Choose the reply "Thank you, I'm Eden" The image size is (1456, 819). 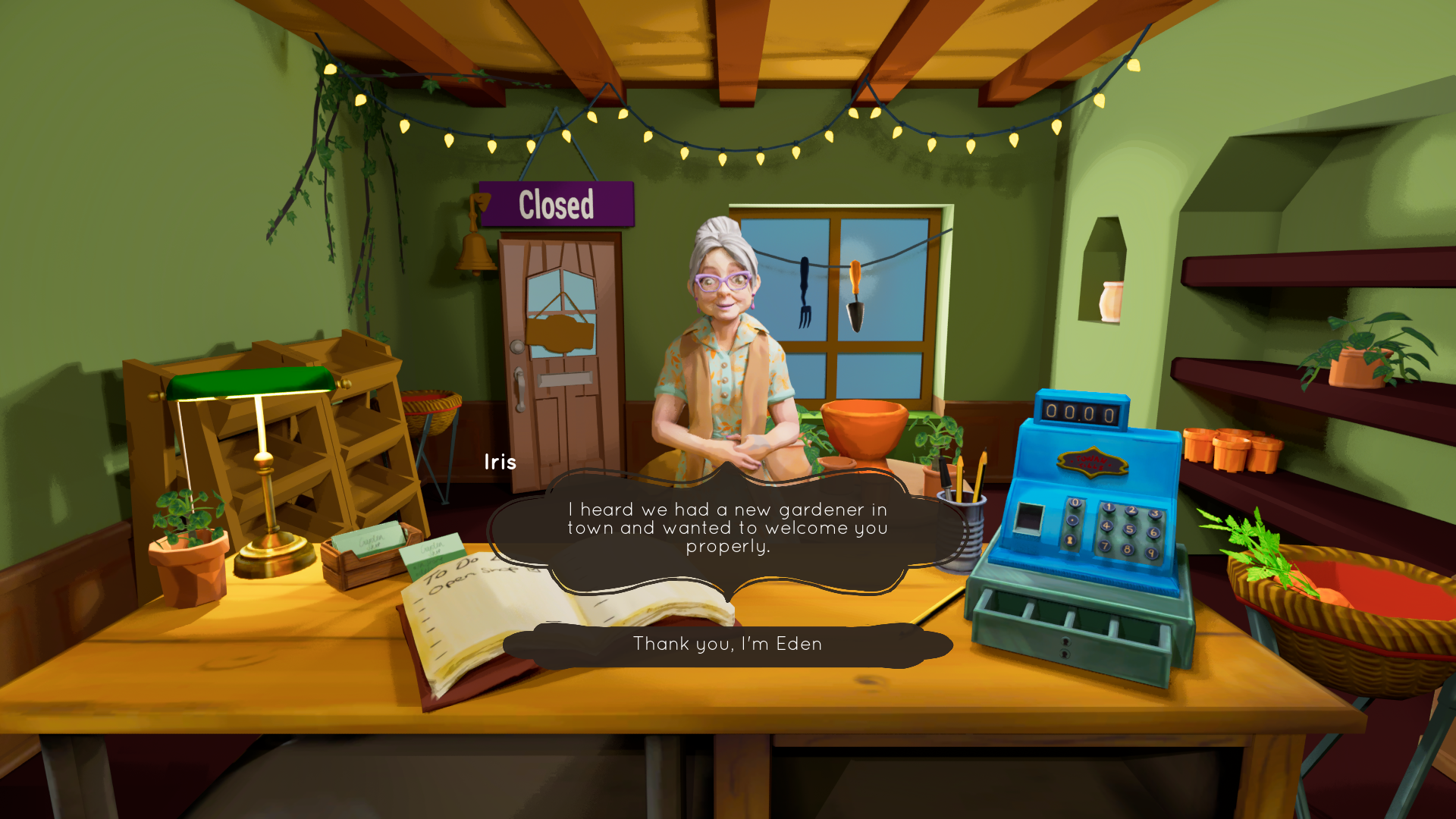[727, 645]
